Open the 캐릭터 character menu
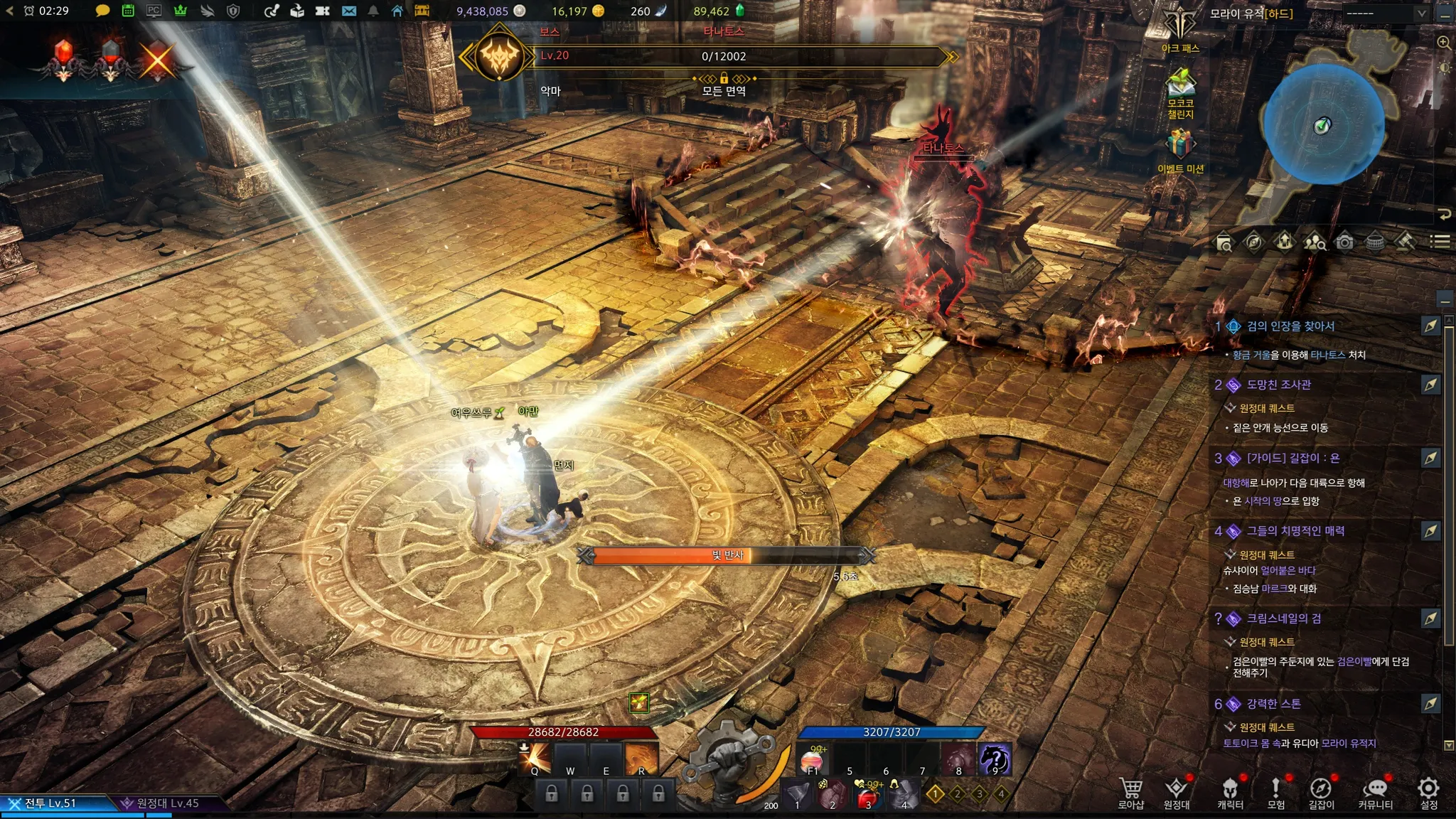The width and height of the screenshot is (1456, 819). pyautogui.click(x=1230, y=791)
